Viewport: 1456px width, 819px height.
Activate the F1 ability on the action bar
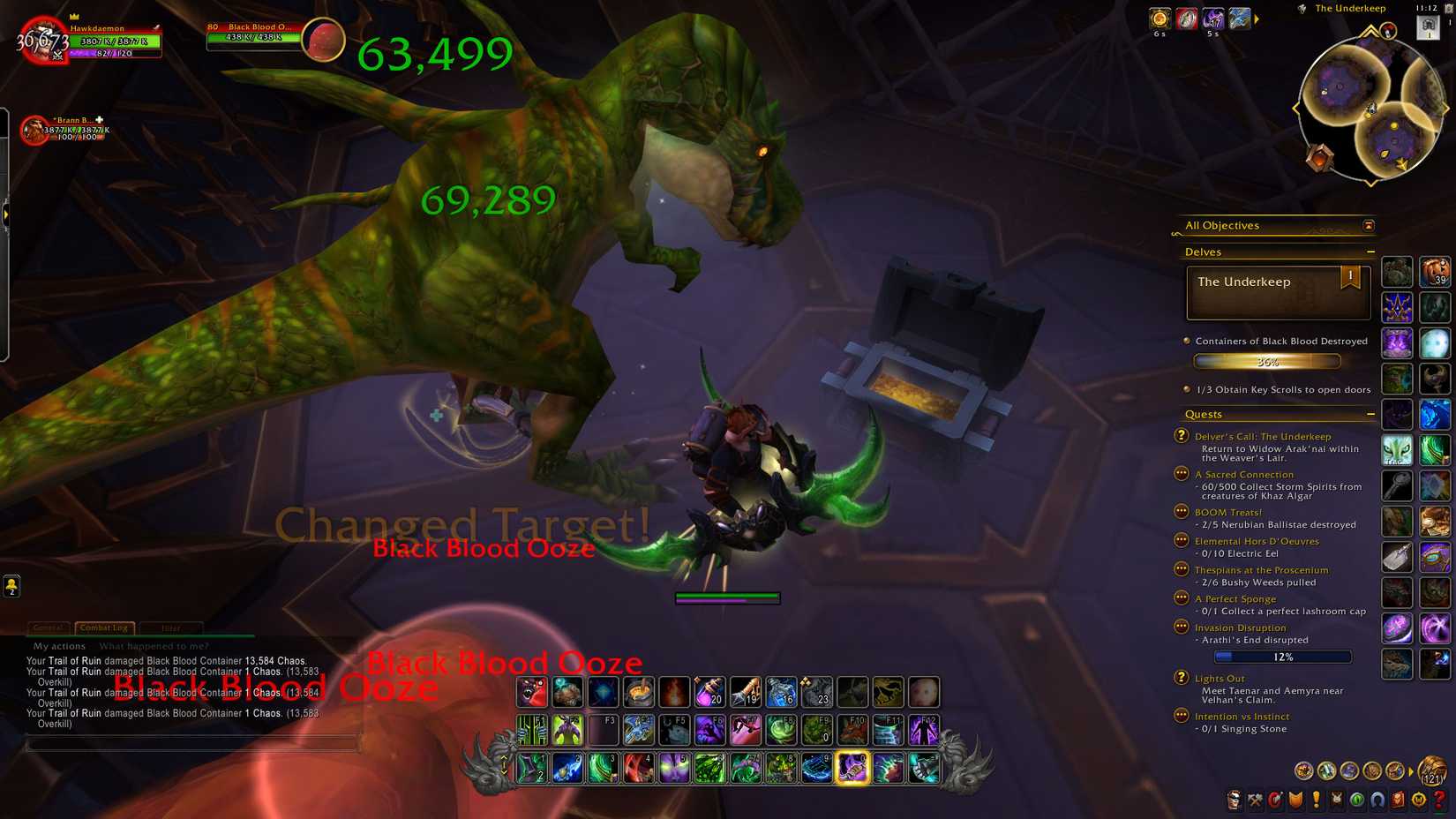click(x=530, y=730)
